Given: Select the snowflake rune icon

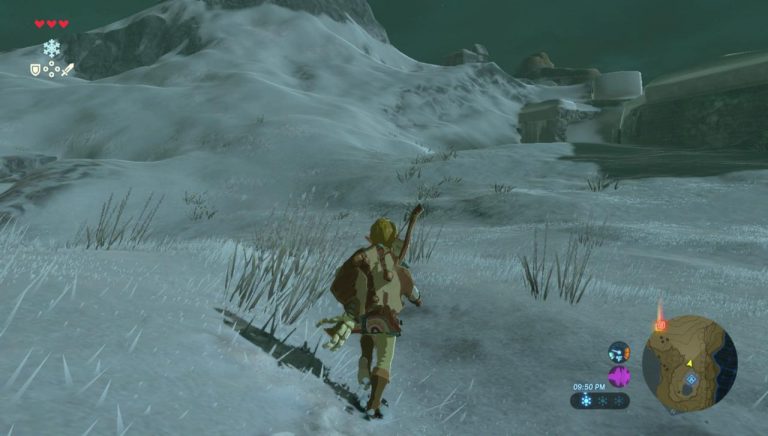Looking at the screenshot, I should tap(51, 48).
